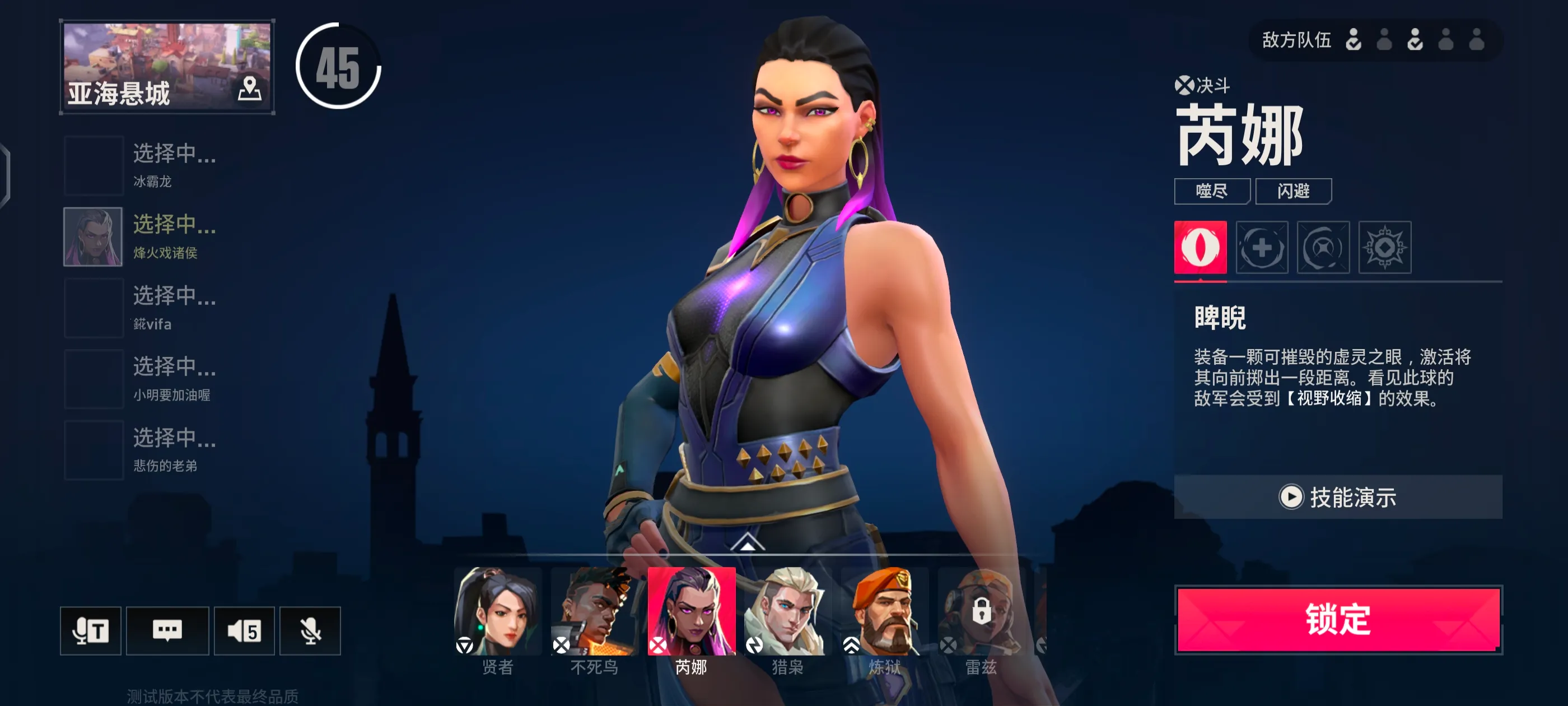View the third ability icon with circled cross
This screenshot has height=706, width=1568.
click(x=1323, y=247)
